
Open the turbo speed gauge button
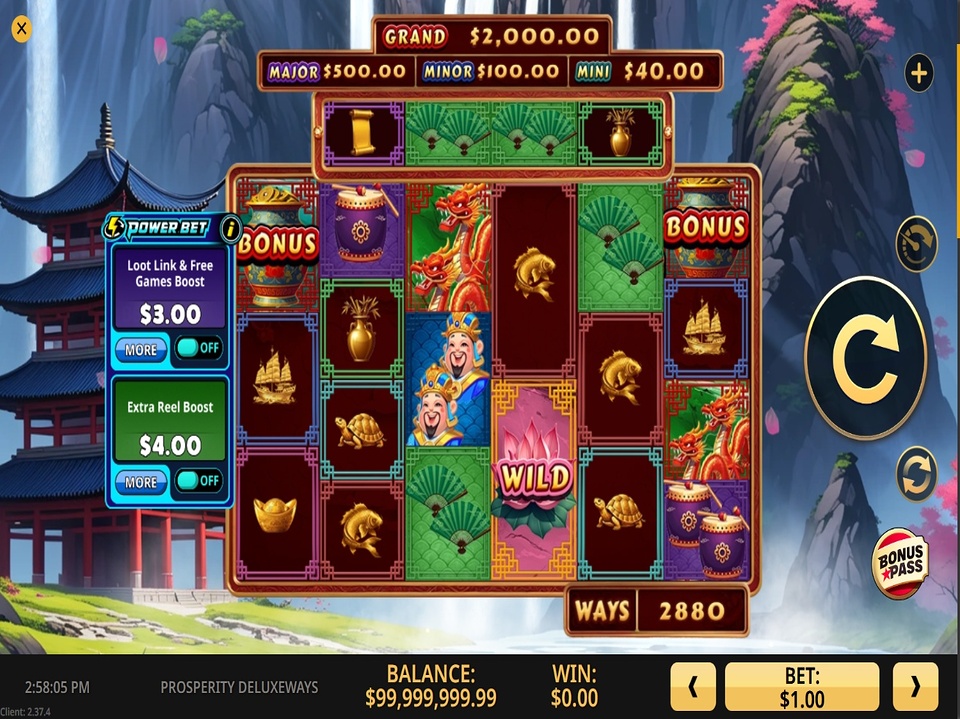click(x=916, y=244)
